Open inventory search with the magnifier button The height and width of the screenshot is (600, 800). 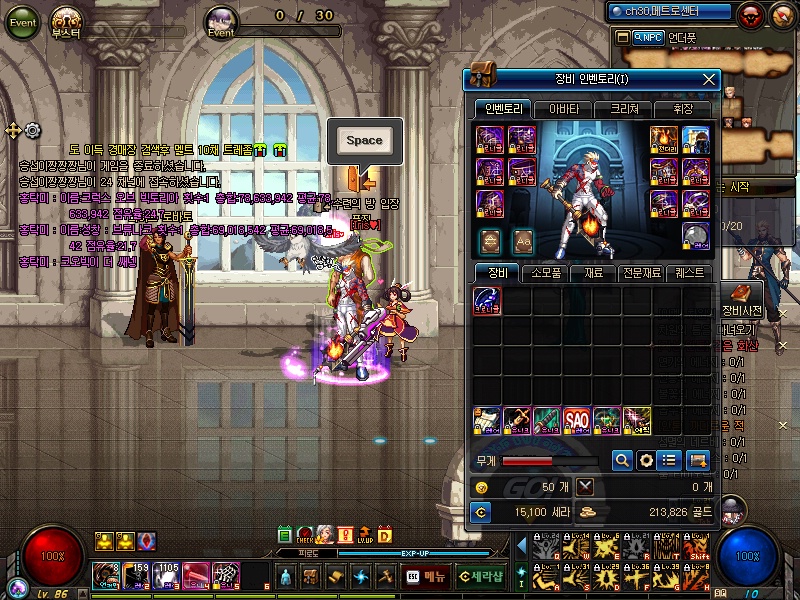click(x=622, y=460)
